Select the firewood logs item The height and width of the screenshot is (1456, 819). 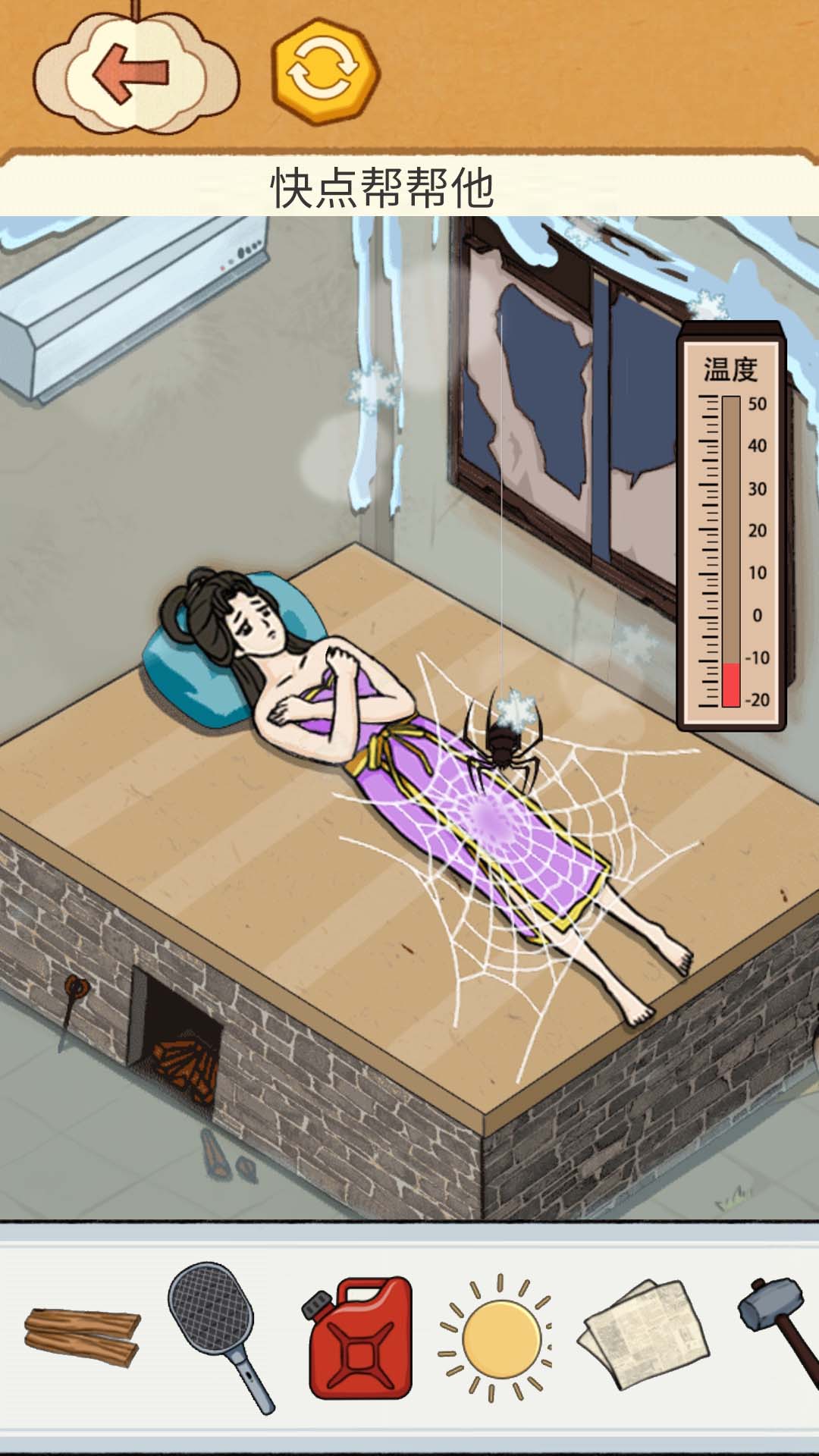pyautogui.click(x=82, y=1336)
